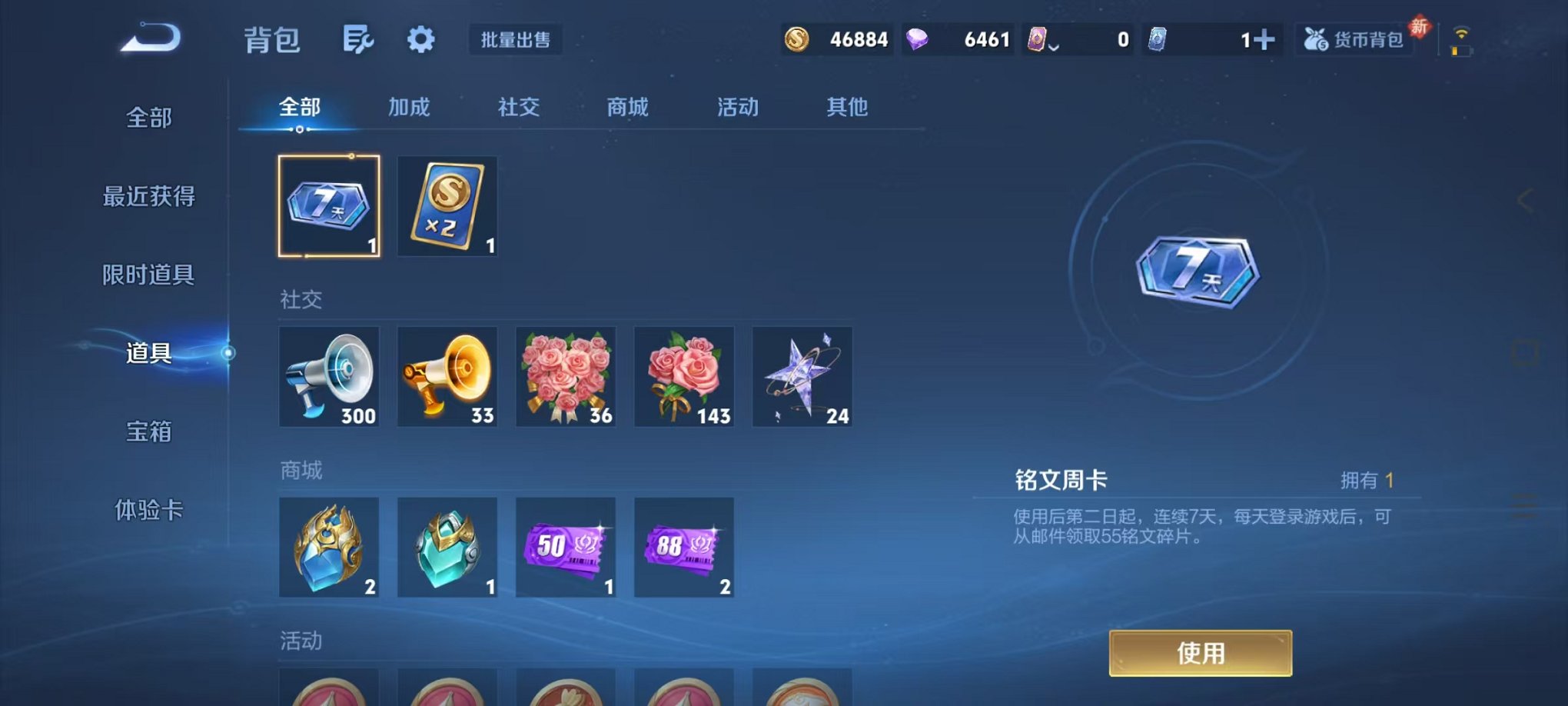Select the blue megaphone speaker item
The image size is (1568, 706).
tap(329, 377)
